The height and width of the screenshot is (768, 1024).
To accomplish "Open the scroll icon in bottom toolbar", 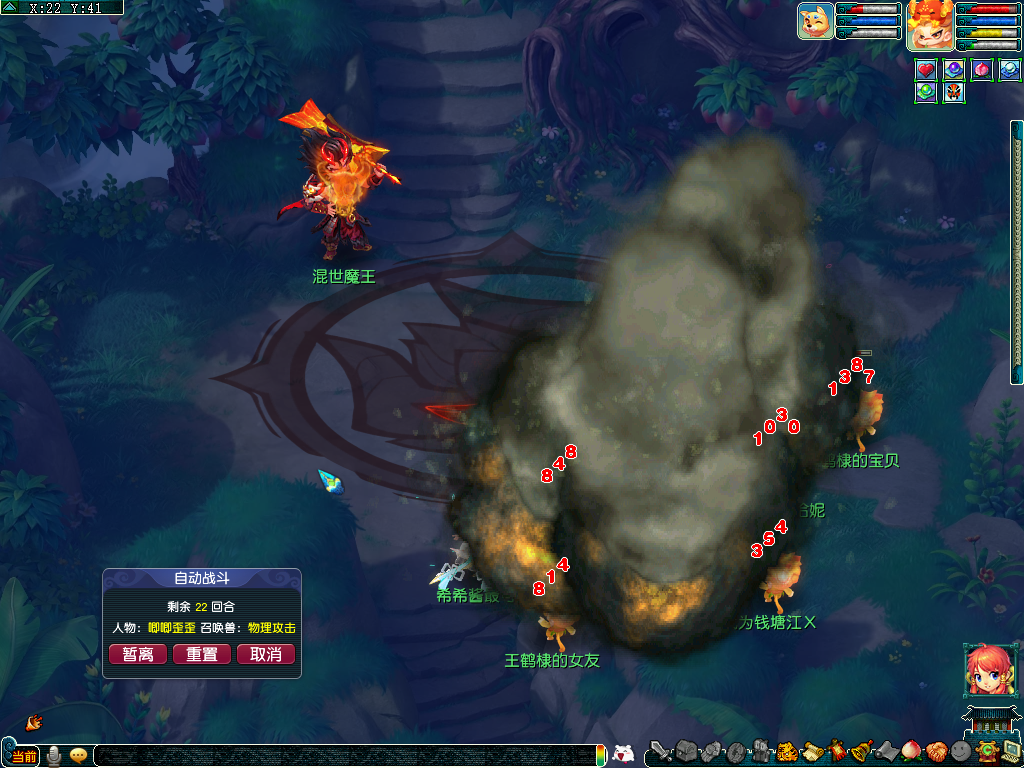I will tap(812, 751).
